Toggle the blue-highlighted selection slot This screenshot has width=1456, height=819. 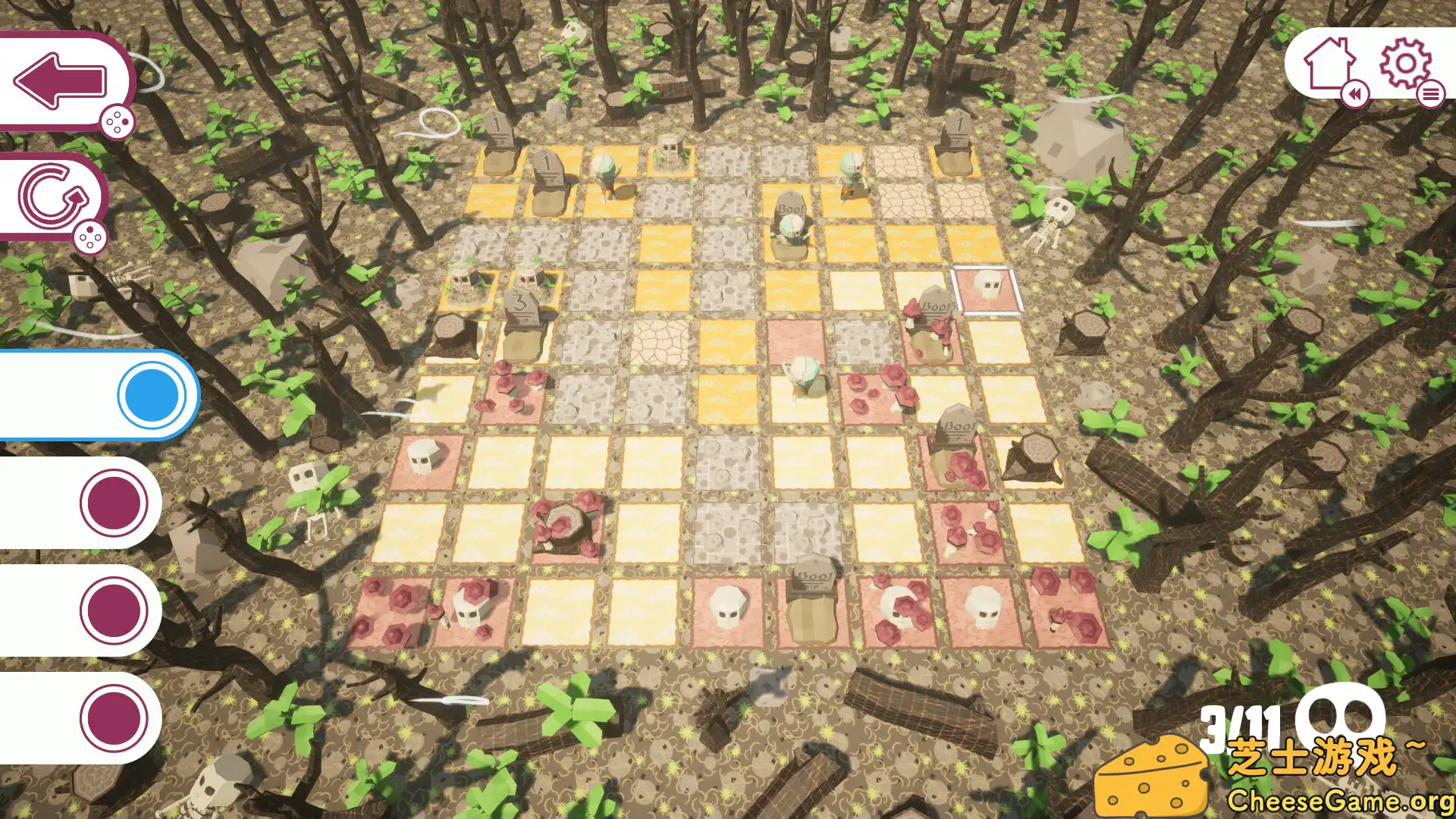pos(152,394)
